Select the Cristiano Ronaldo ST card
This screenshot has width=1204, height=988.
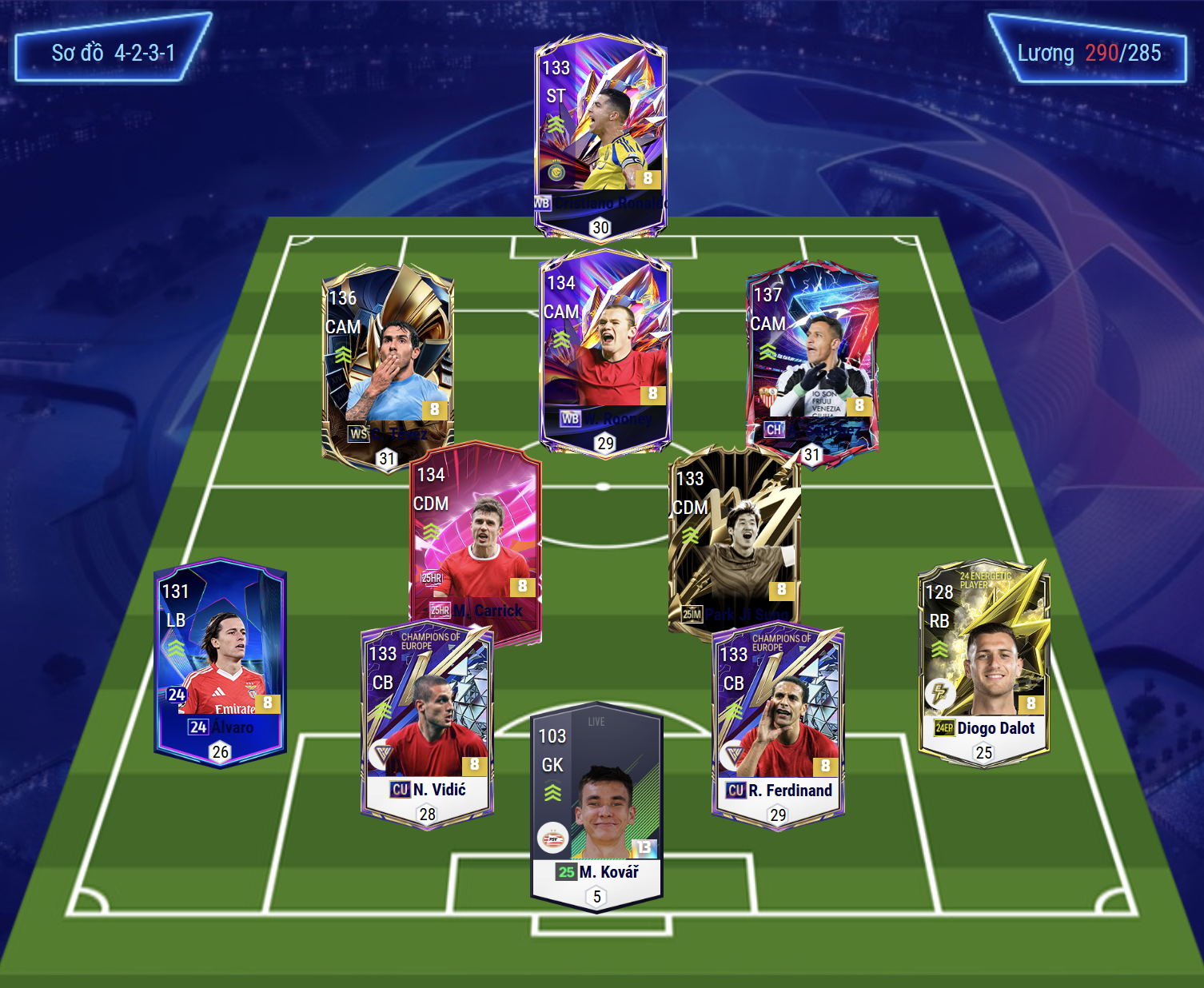(x=600, y=136)
